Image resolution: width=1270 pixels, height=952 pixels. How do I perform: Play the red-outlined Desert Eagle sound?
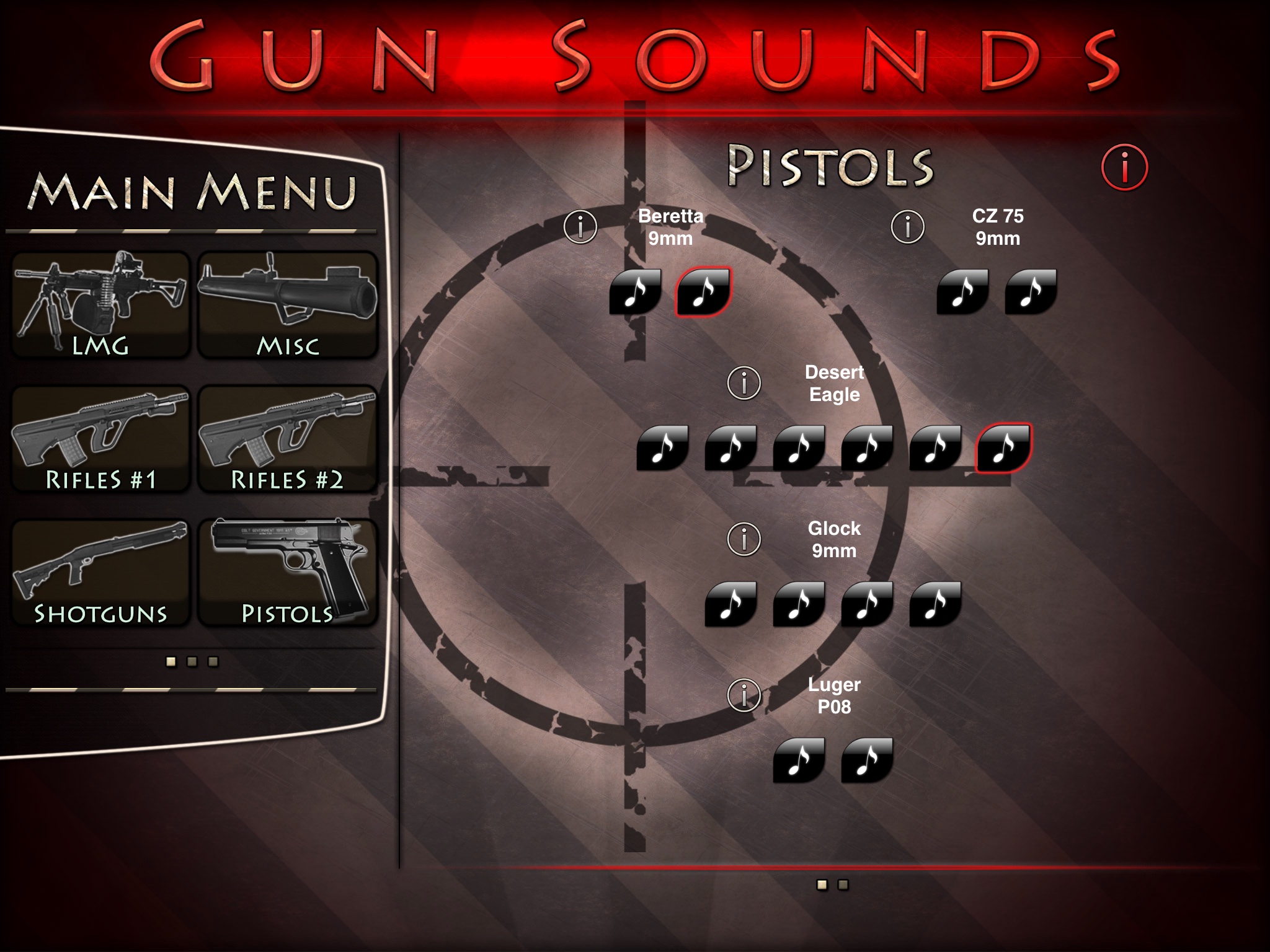pyautogui.click(x=1004, y=447)
